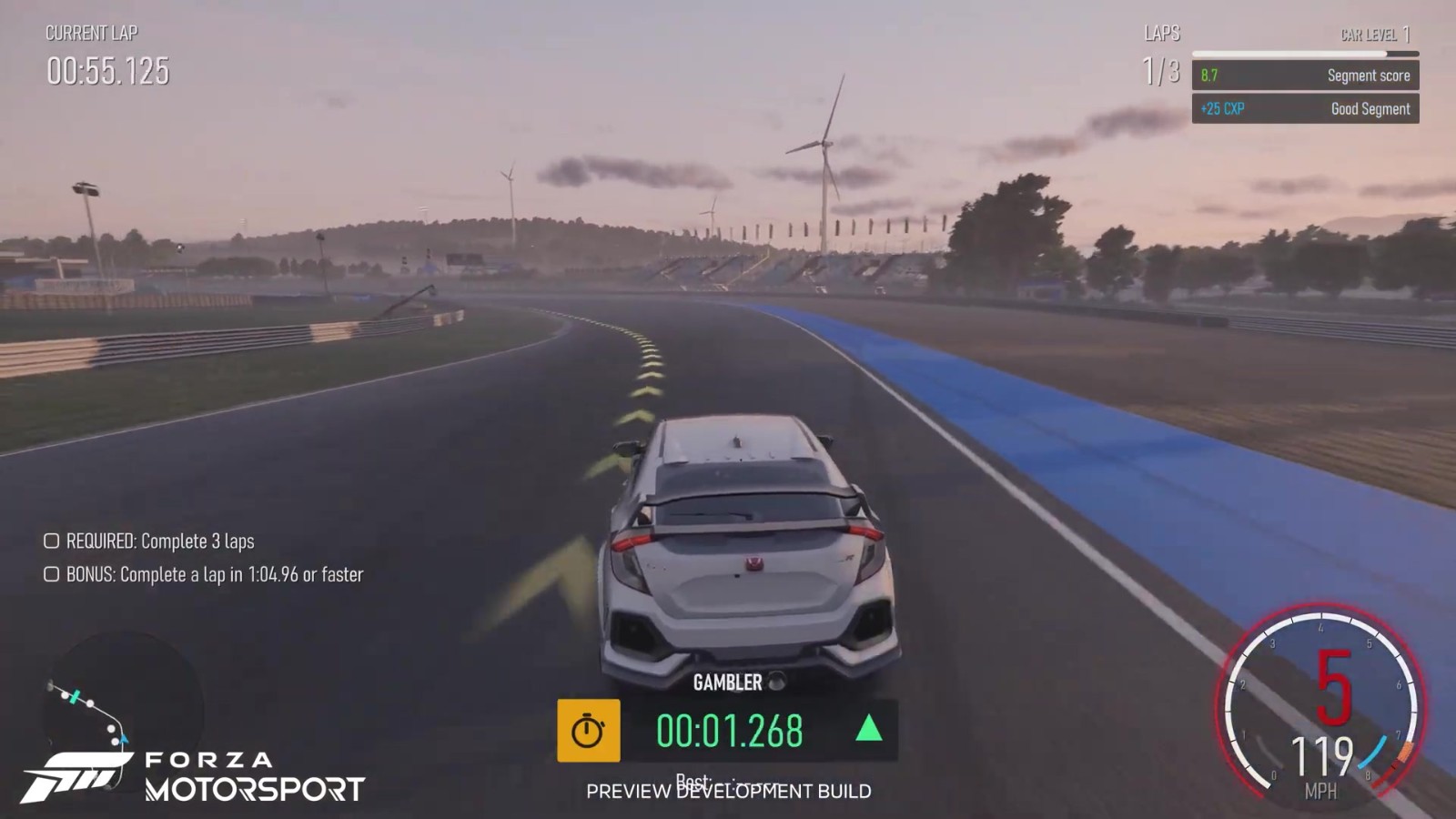Click the yellow stopwatch icon

[589, 731]
